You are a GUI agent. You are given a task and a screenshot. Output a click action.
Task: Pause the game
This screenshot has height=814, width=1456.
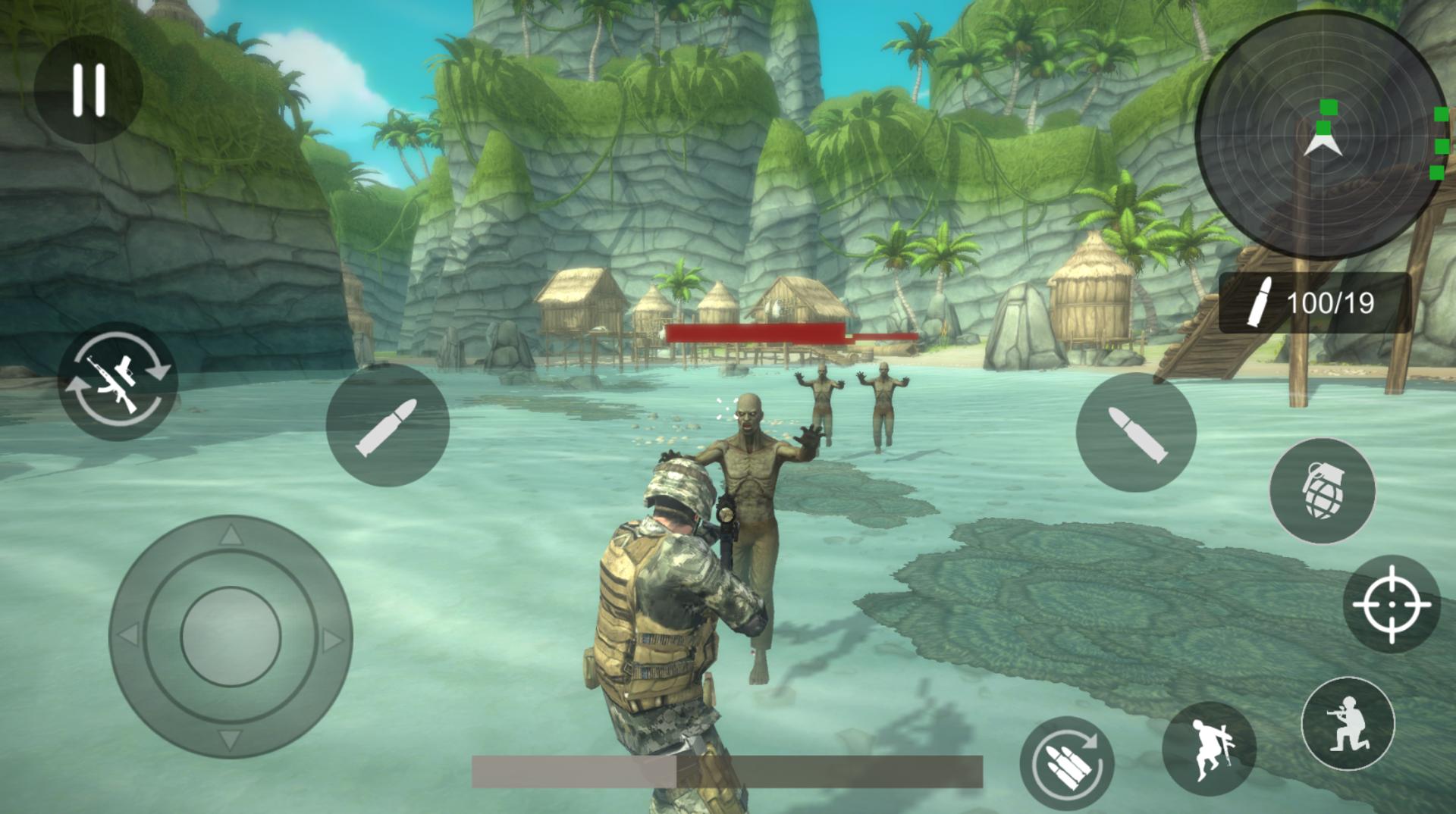point(88,89)
